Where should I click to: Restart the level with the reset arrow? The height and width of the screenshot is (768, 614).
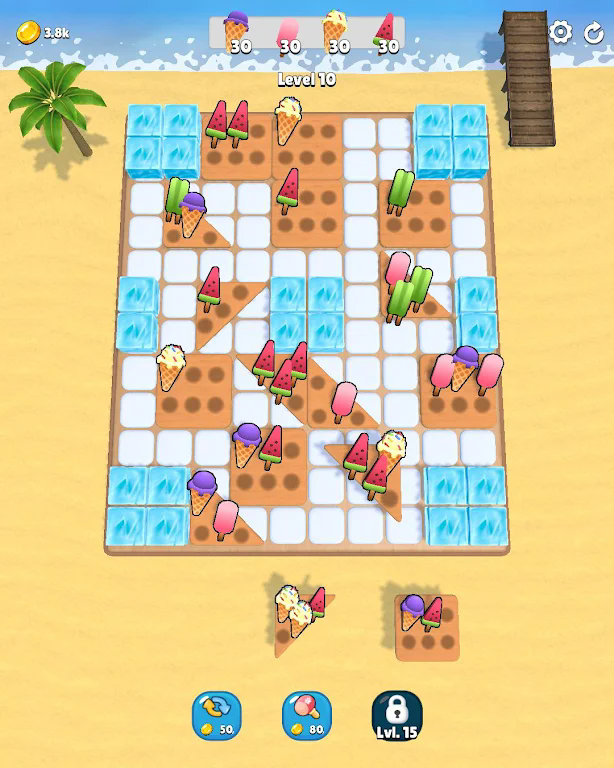coord(593,32)
